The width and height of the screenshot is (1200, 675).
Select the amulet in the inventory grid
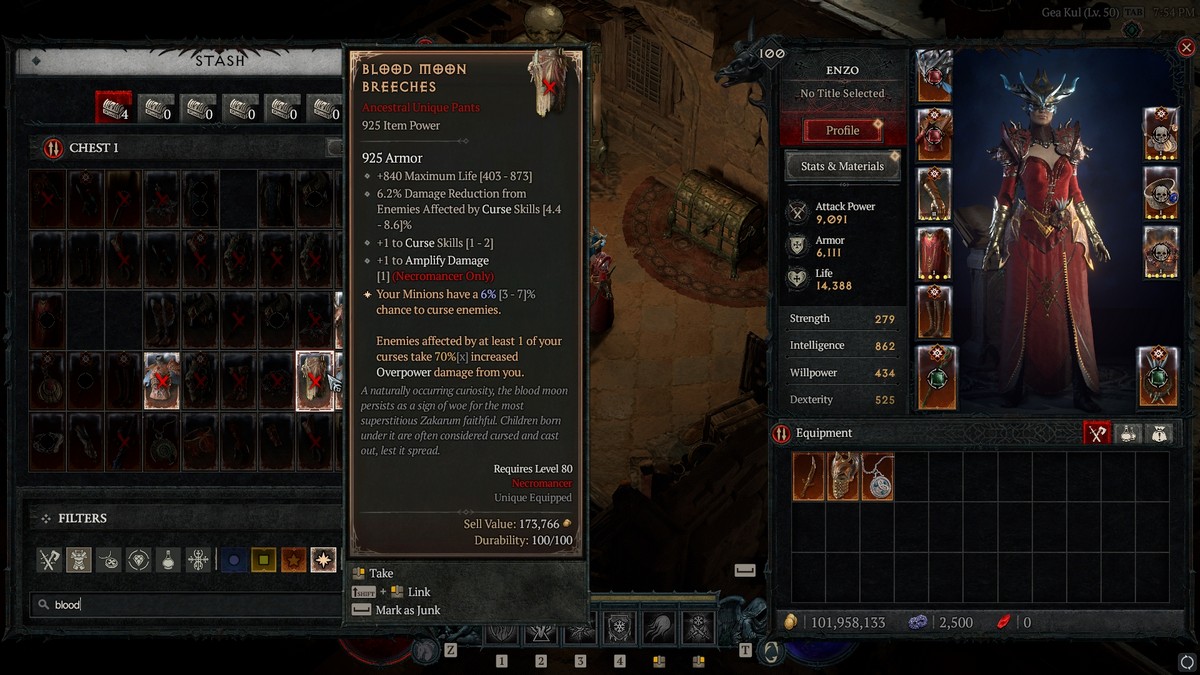pos(877,476)
